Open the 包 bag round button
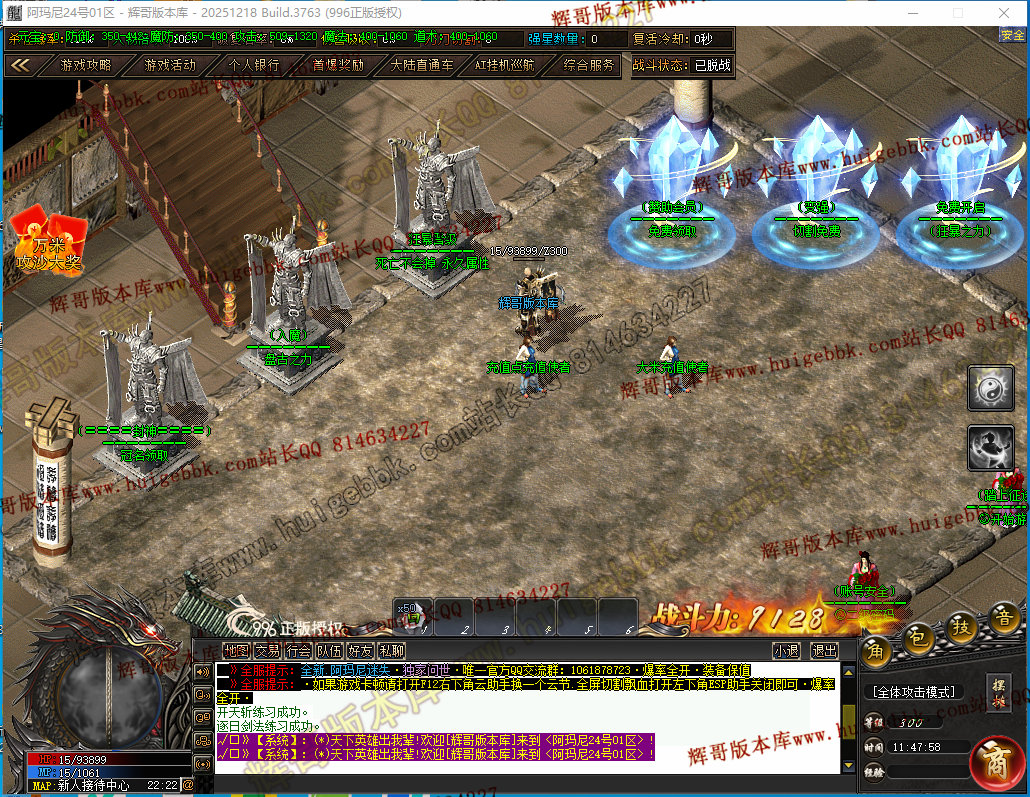Image resolution: width=1030 pixels, height=797 pixels. point(917,637)
